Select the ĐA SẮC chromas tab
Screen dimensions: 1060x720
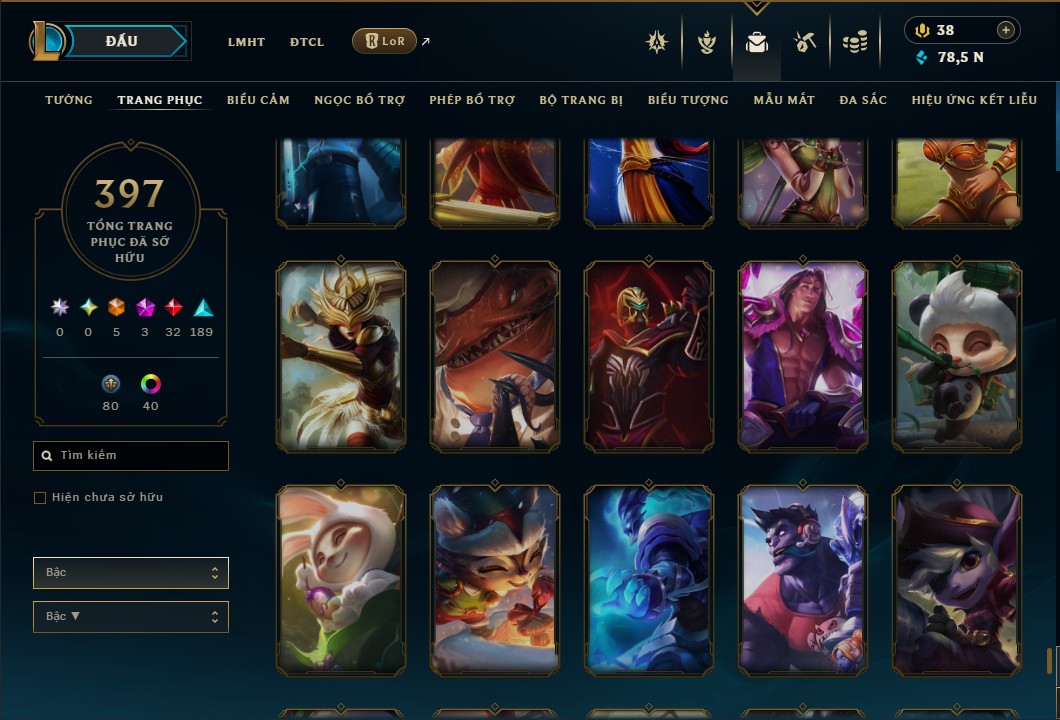point(863,100)
